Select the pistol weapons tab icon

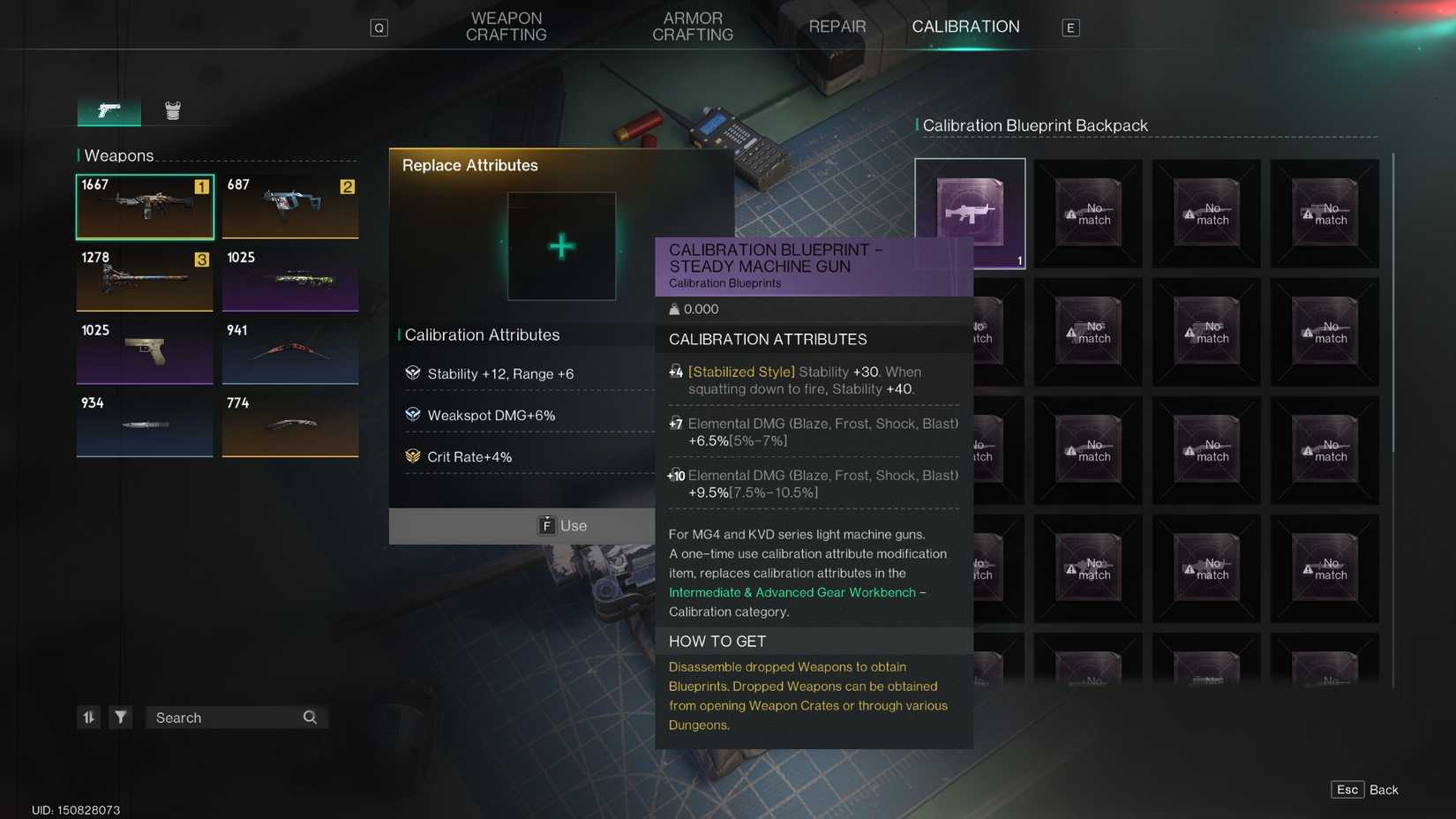pyautogui.click(x=108, y=110)
